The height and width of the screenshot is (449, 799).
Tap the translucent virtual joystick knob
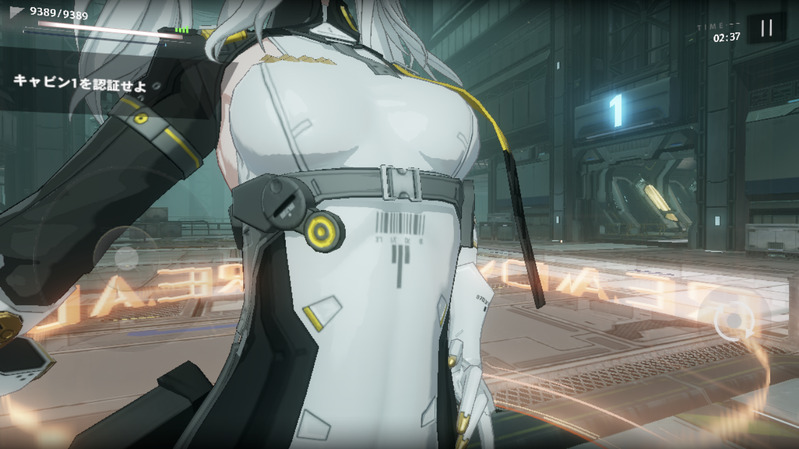(x=126, y=258)
